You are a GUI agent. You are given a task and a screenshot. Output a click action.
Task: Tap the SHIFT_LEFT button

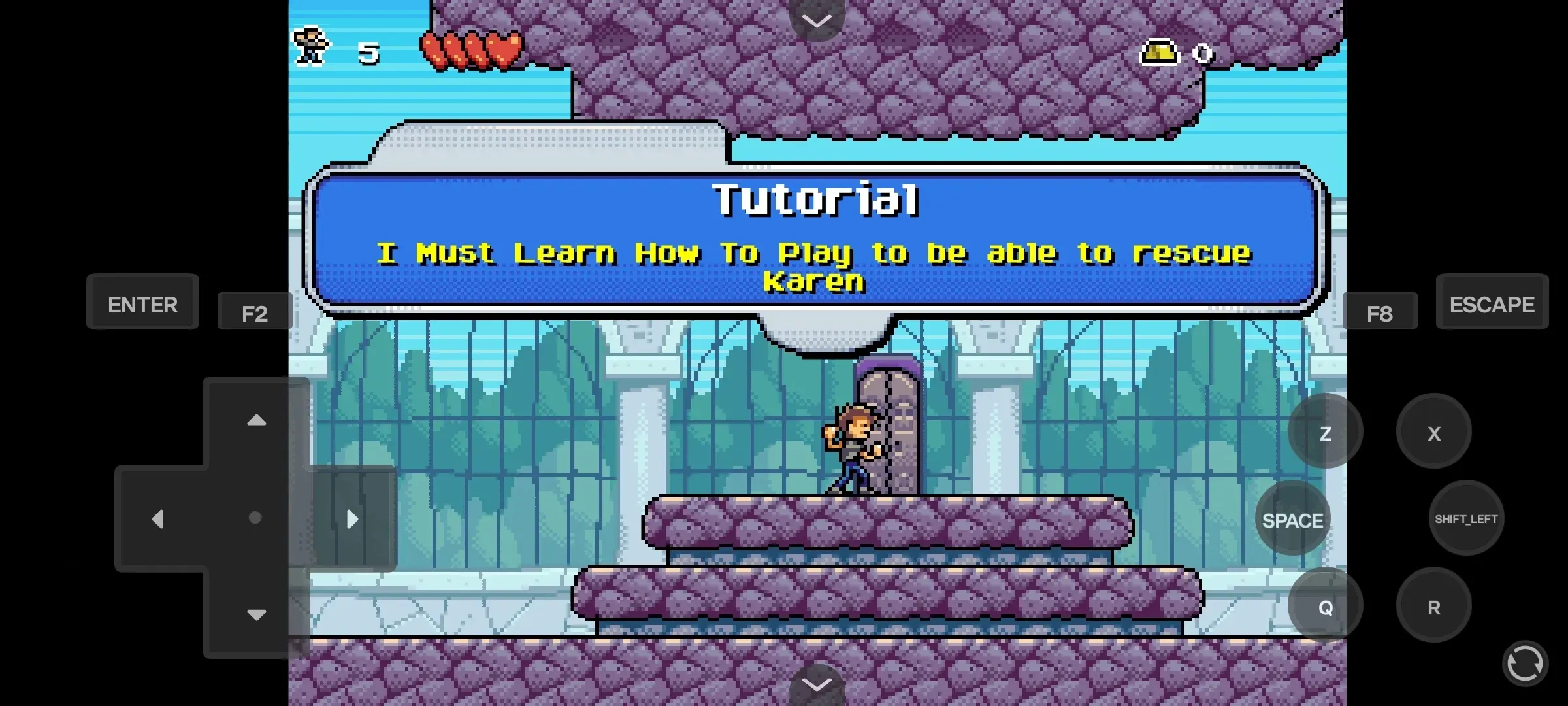click(x=1466, y=518)
